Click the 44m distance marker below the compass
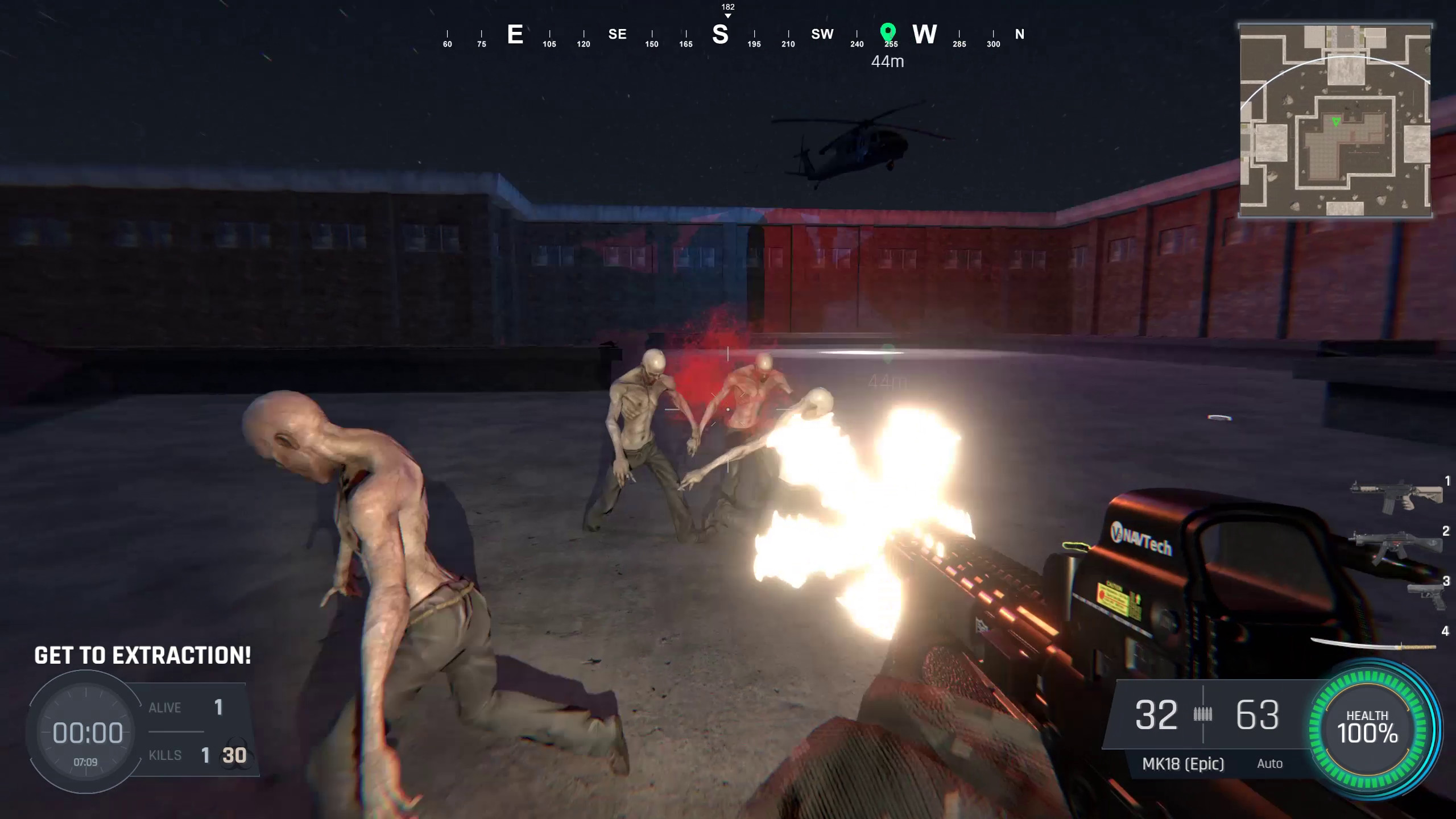 click(888, 61)
